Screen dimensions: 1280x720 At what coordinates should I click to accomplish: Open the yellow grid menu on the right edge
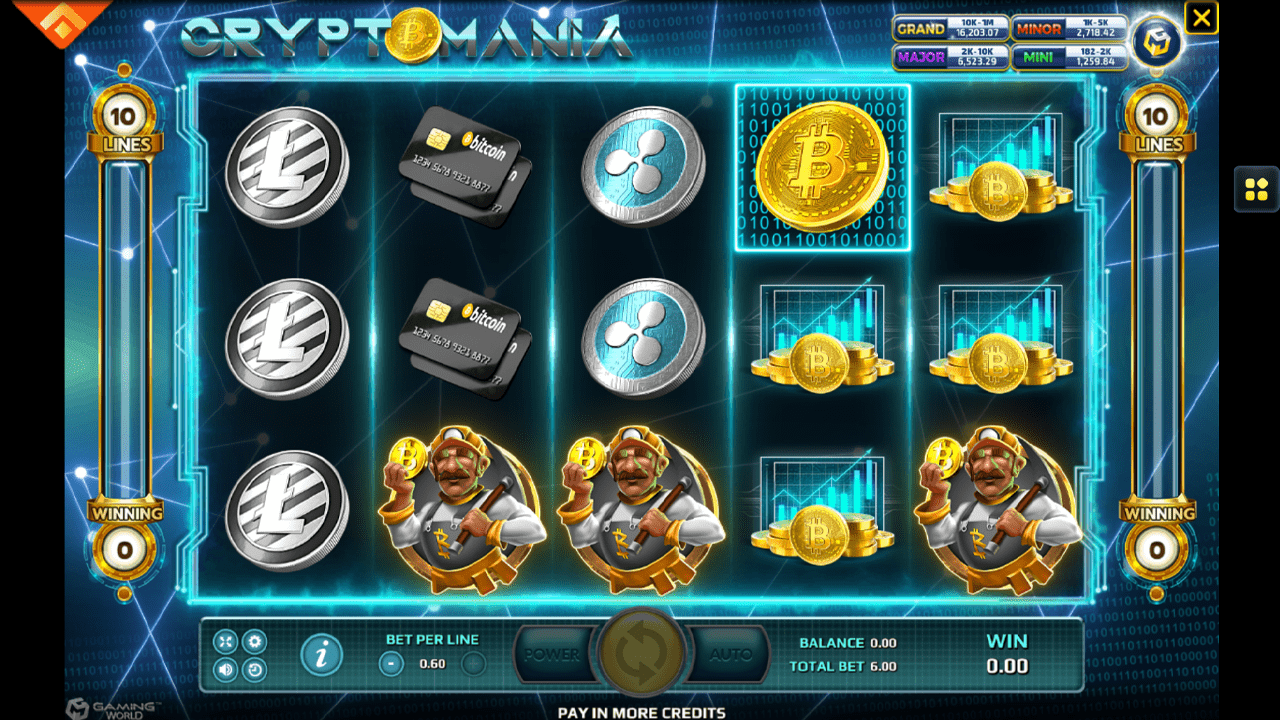[x=1257, y=190]
